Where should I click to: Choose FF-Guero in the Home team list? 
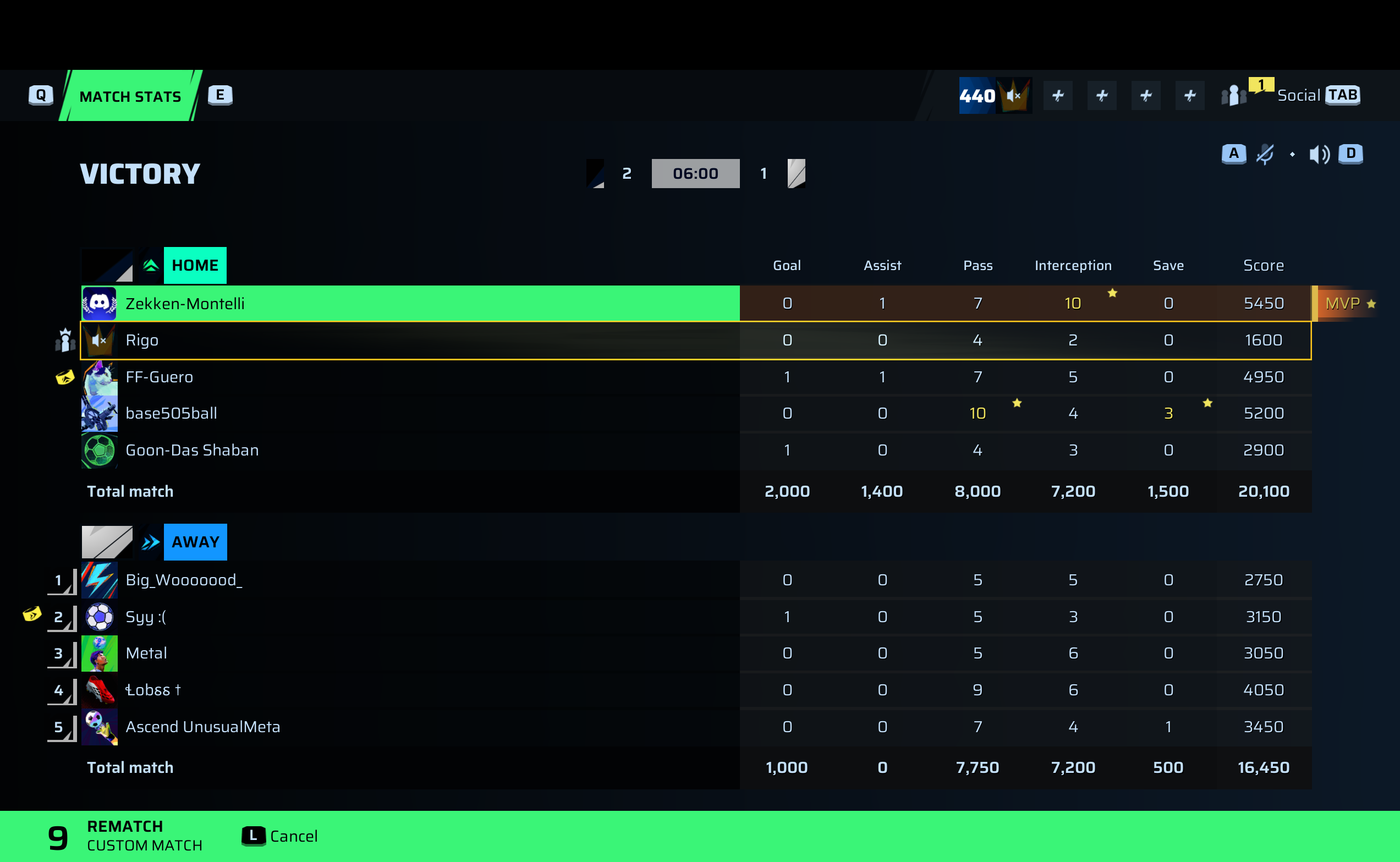tap(410, 377)
